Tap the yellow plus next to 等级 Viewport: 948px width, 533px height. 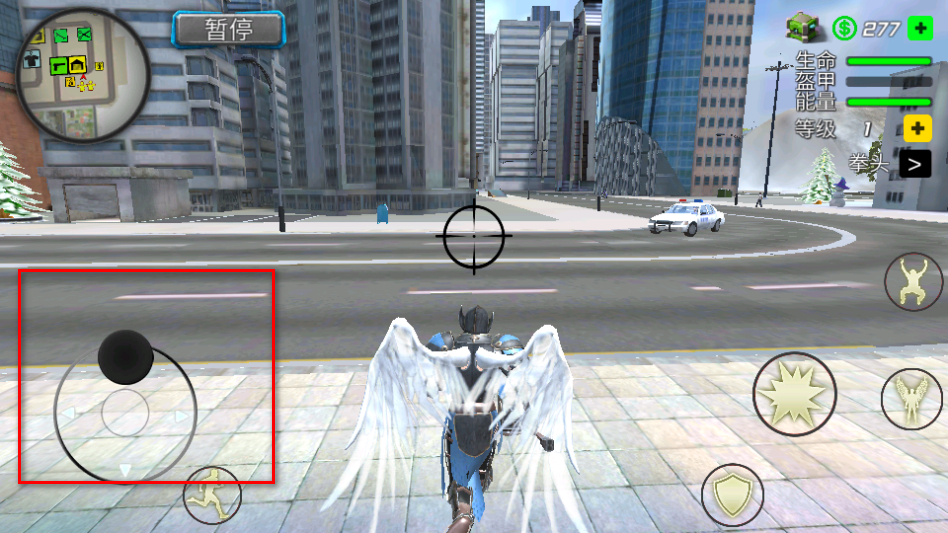tap(917, 128)
